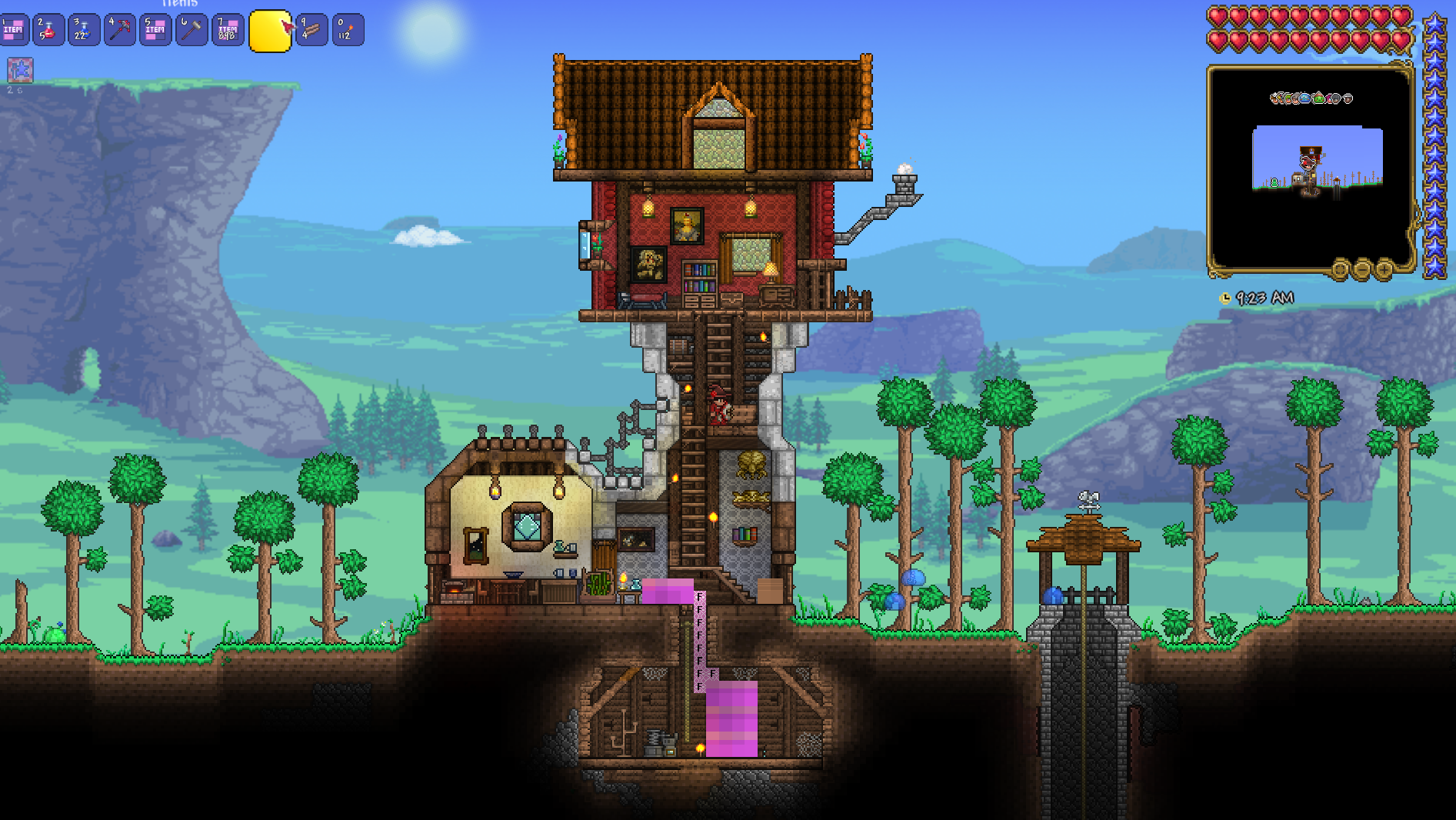This screenshot has width=1456, height=820.
Task: Equip the hammer in hotbar slot 6
Action: tap(192, 31)
